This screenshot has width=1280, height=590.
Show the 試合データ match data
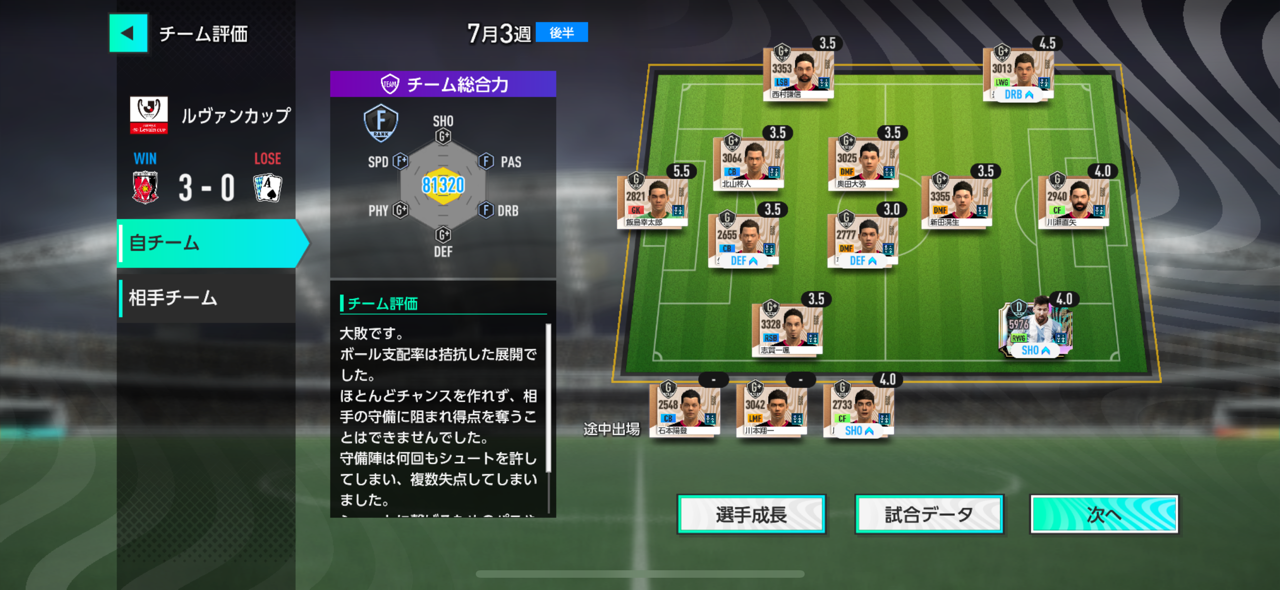929,515
